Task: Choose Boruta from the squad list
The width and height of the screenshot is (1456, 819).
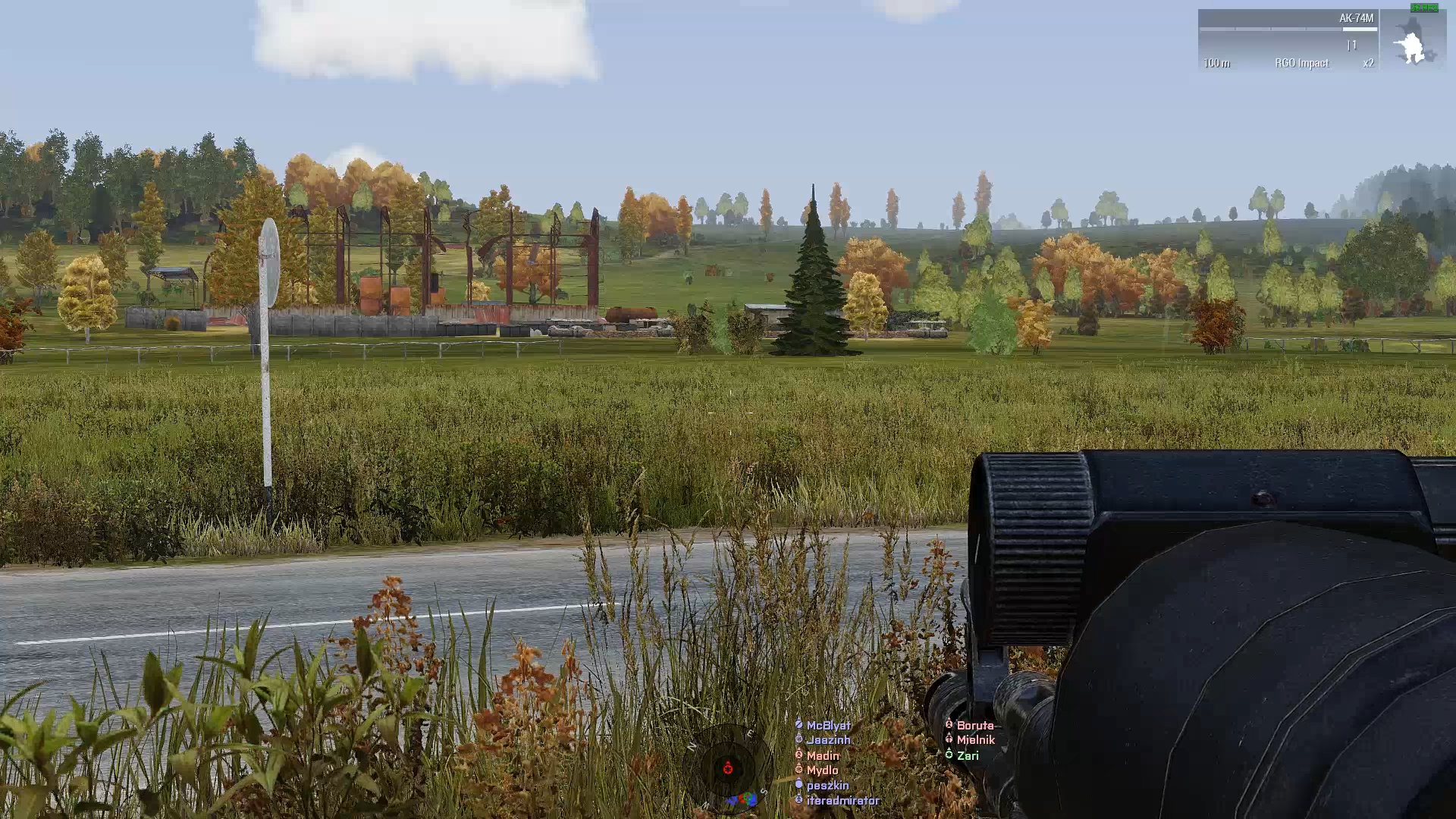Action: [x=974, y=726]
